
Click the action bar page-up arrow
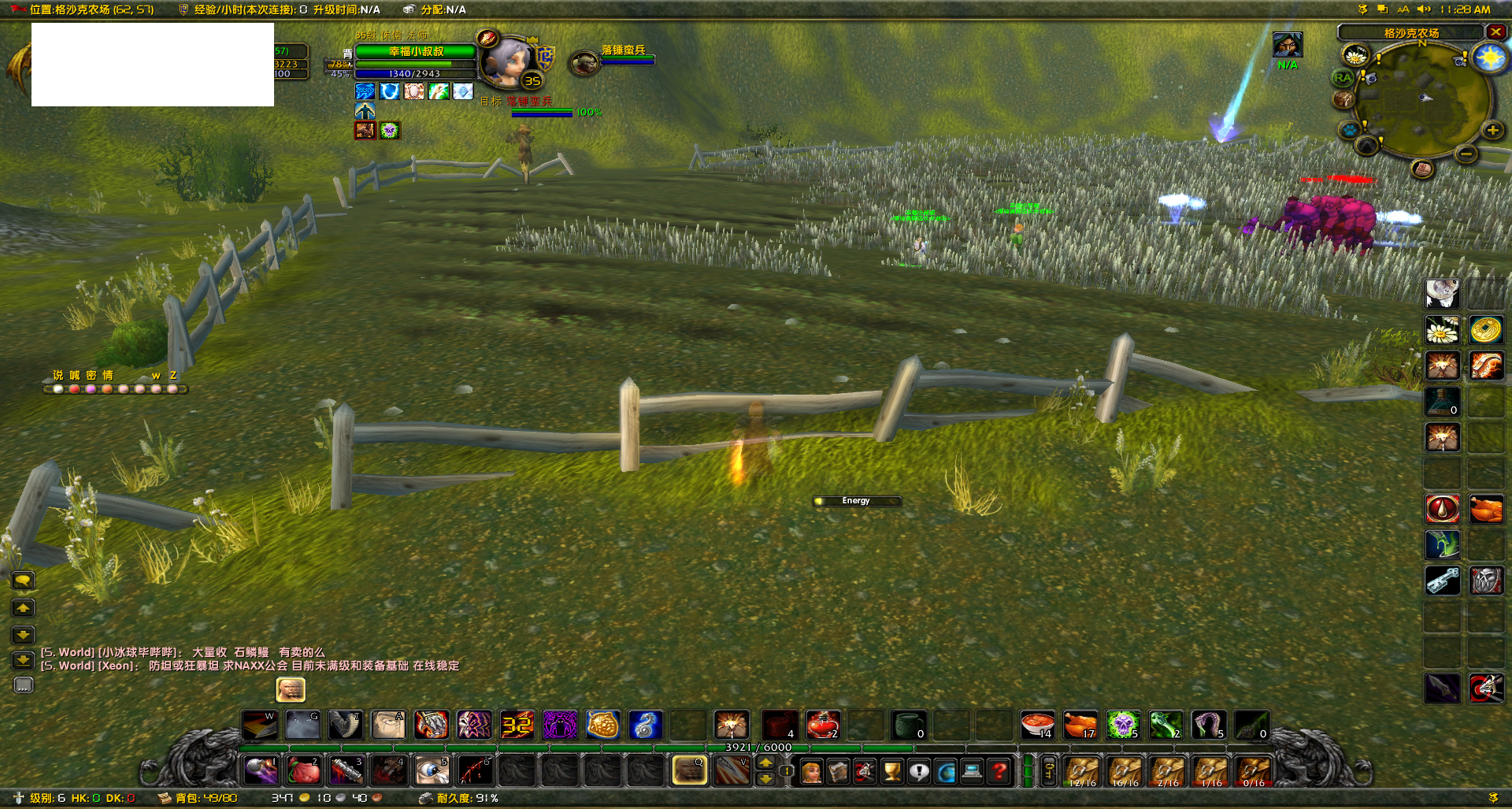pos(764,763)
